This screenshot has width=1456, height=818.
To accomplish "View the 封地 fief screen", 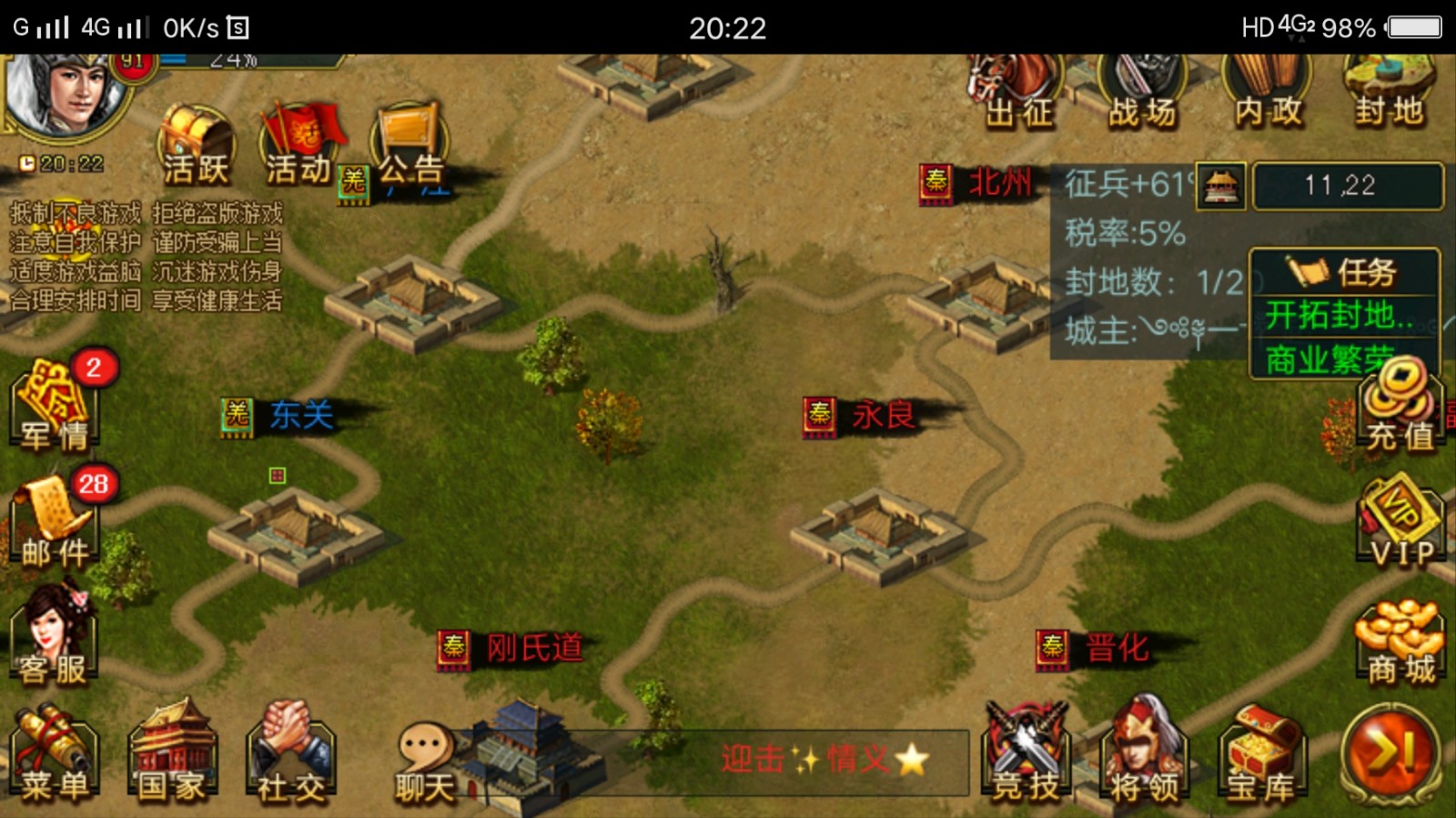I will [x=1388, y=91].
